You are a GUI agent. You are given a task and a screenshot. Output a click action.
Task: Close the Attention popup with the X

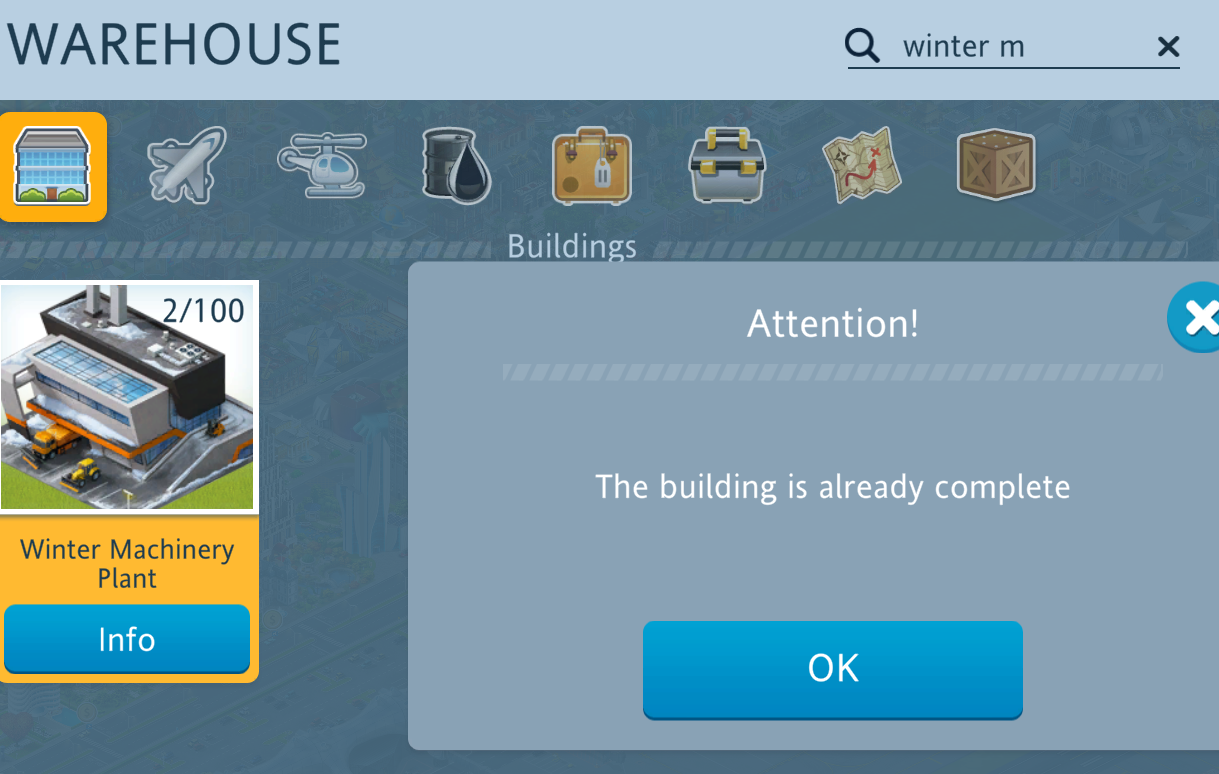tap(1198, 318)
